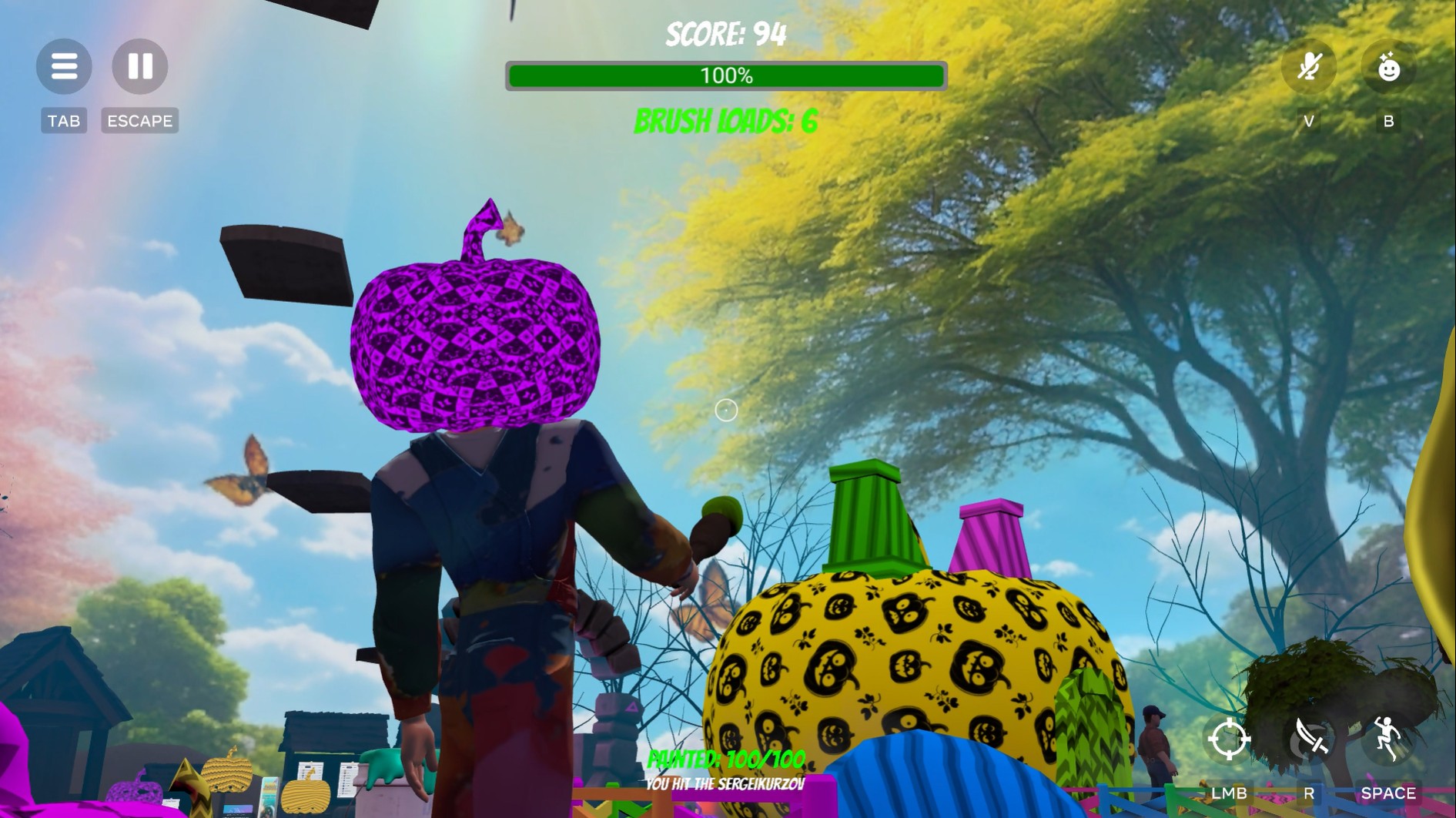1456x818 pixels.
Task: Click the green 100% paint progress bar
Action: 725,75
